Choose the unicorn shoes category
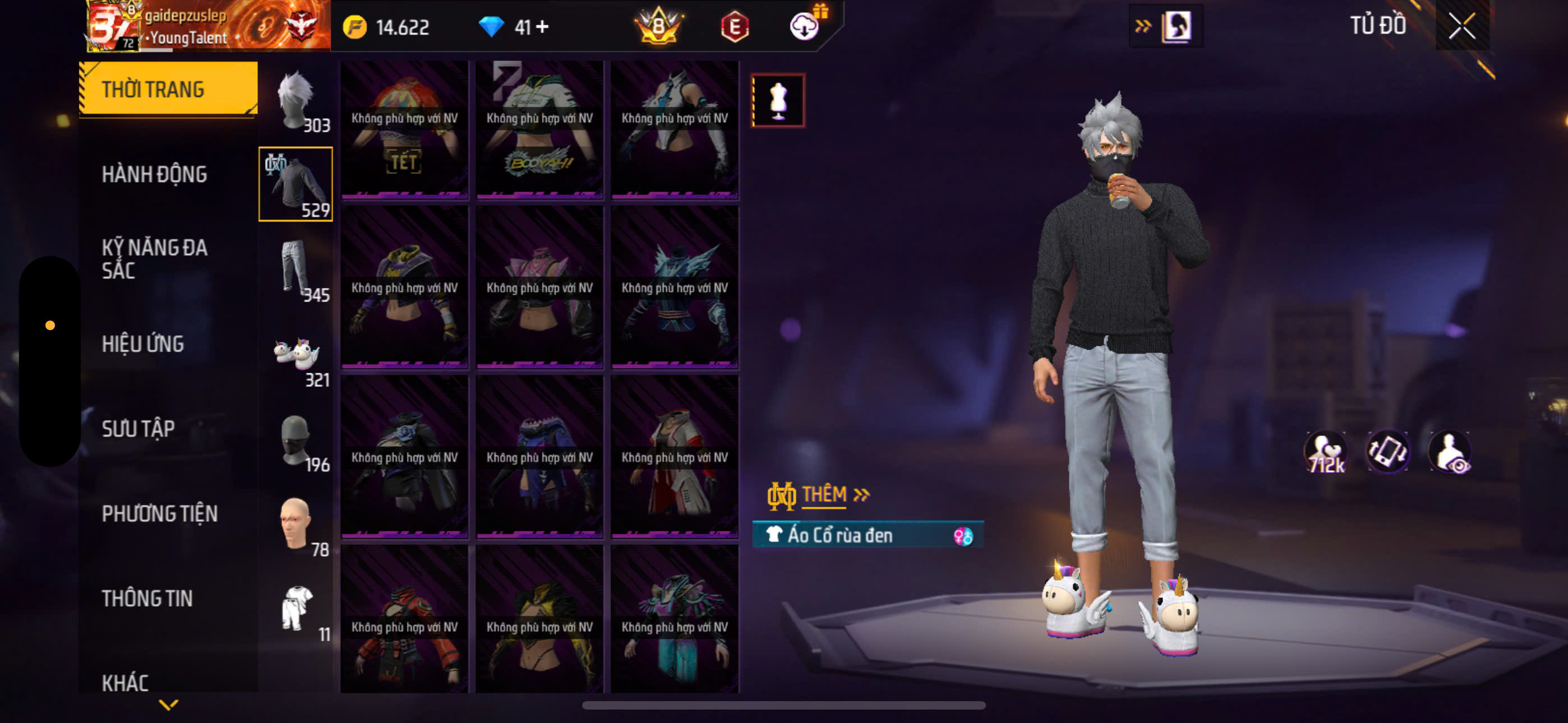Screen dimensions: 1568x723 [297, 355]
